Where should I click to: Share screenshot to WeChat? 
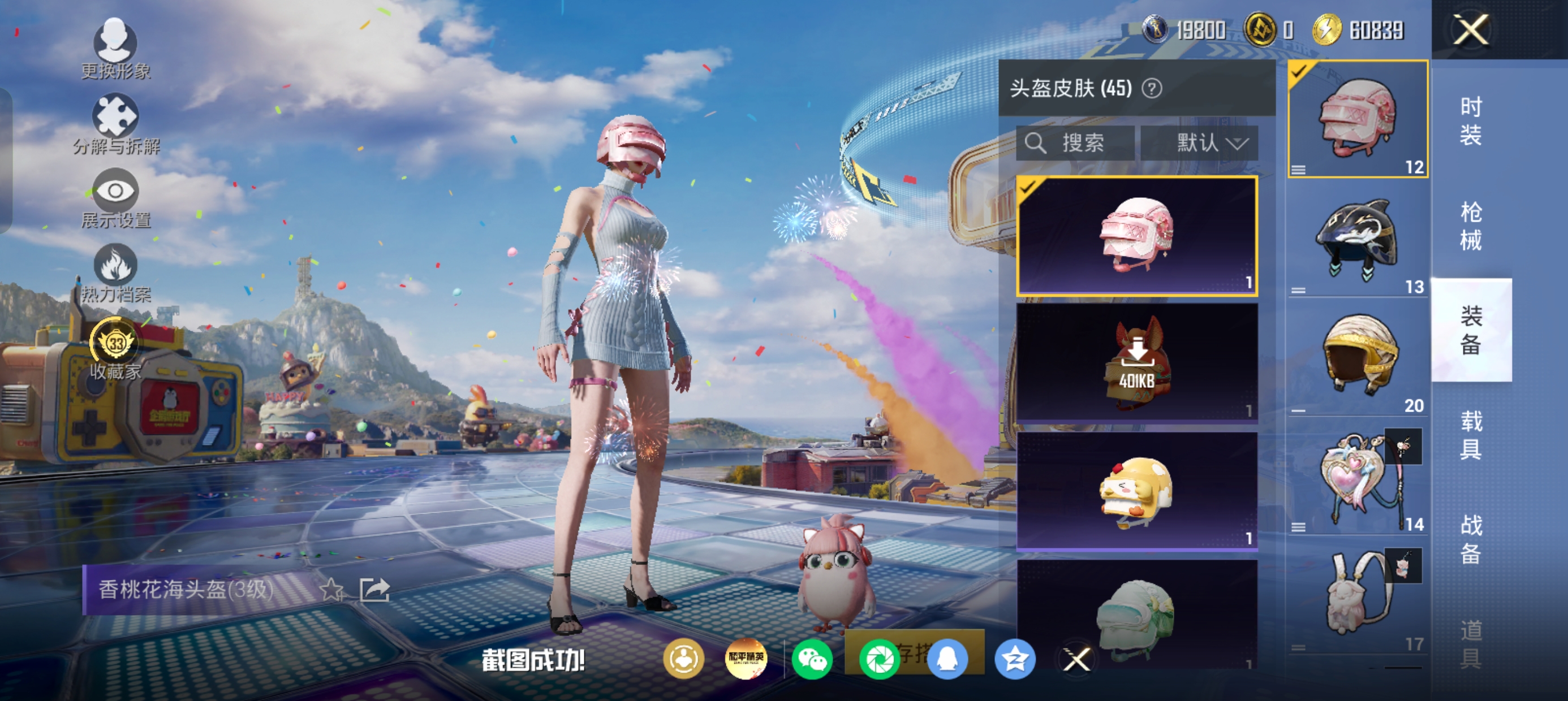point(812,660)
